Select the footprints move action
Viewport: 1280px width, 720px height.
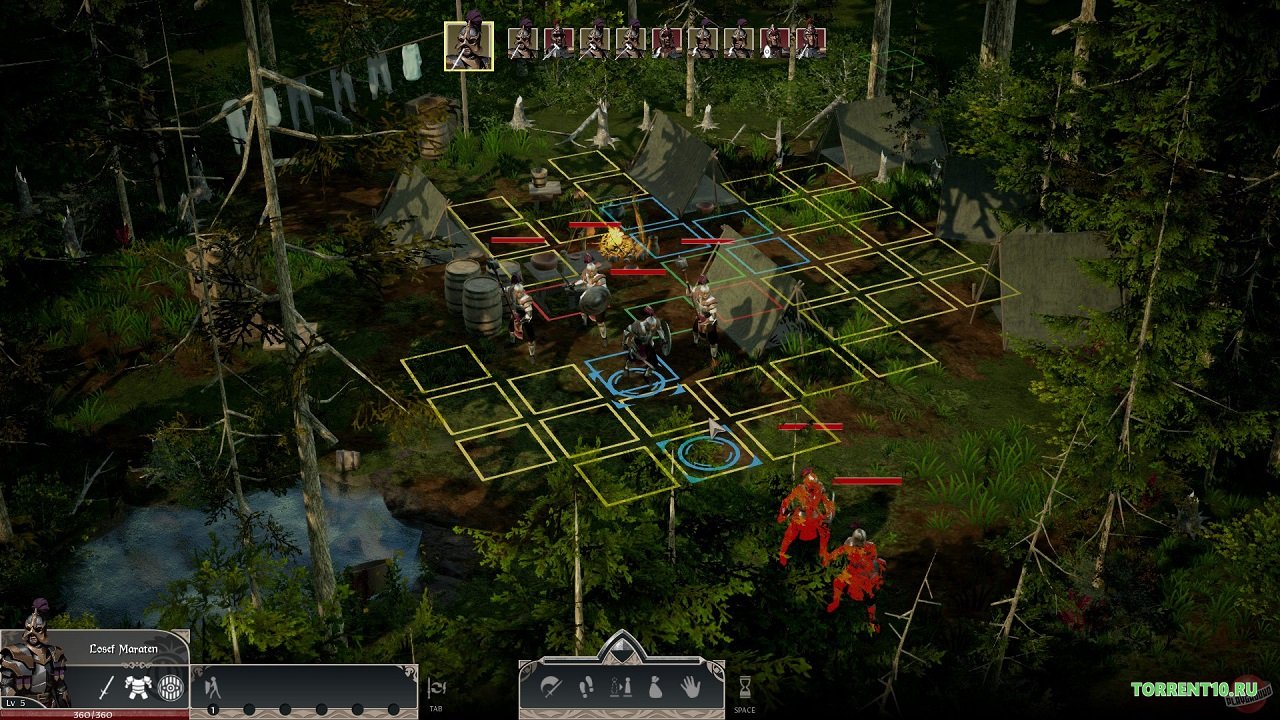point(587,687)
